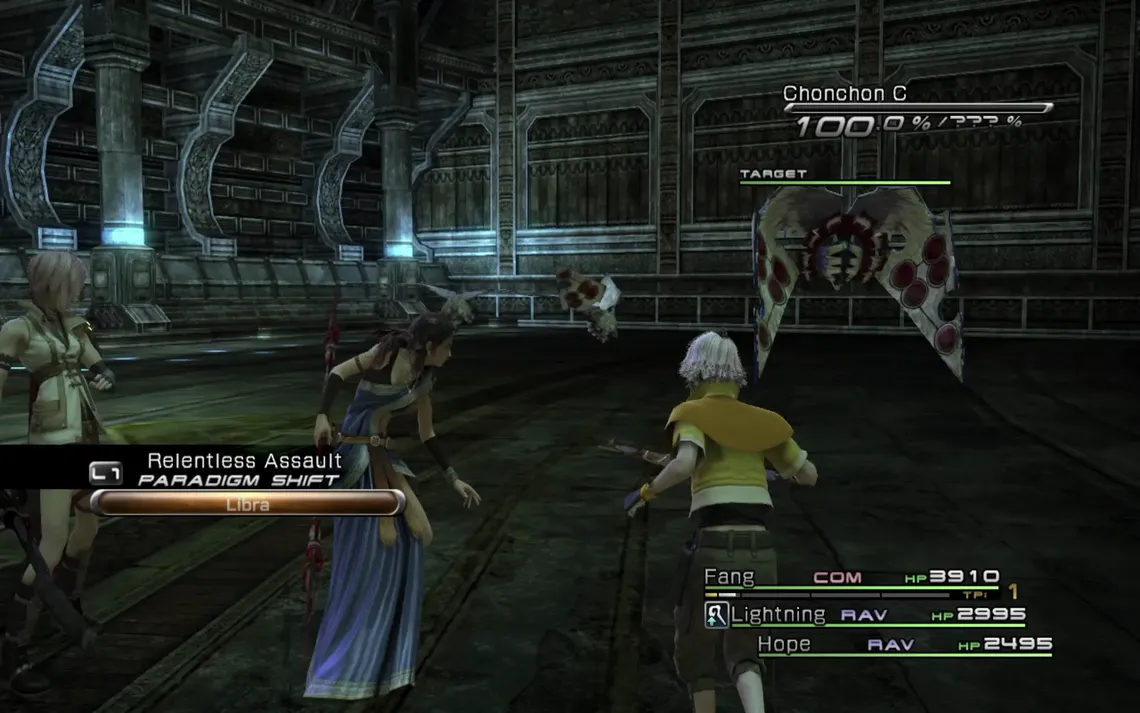The image size is (1140, 713).
Task: Choose Lightning's party status row
Action: [866, 614]
